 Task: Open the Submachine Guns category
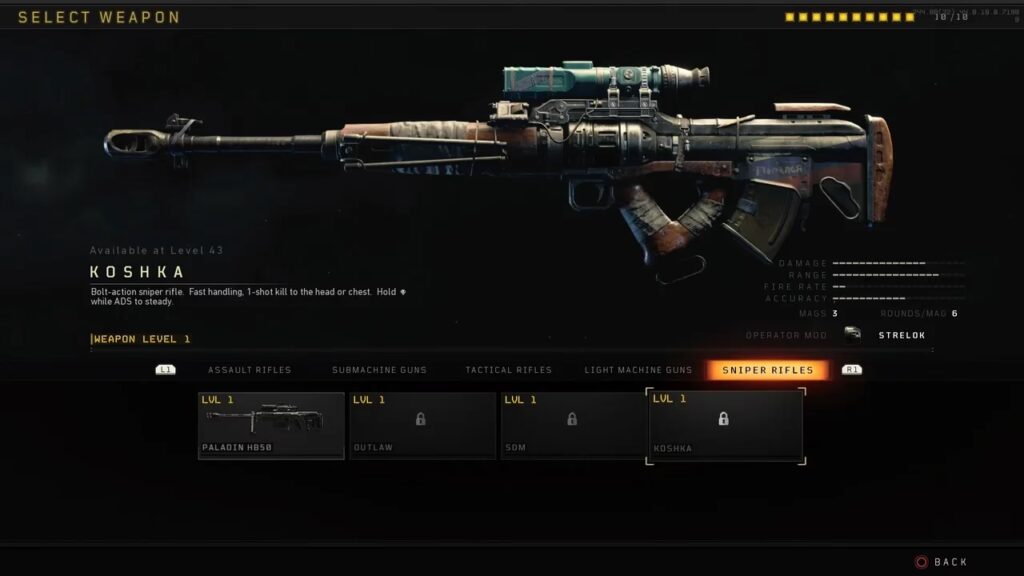pos(379,370)
